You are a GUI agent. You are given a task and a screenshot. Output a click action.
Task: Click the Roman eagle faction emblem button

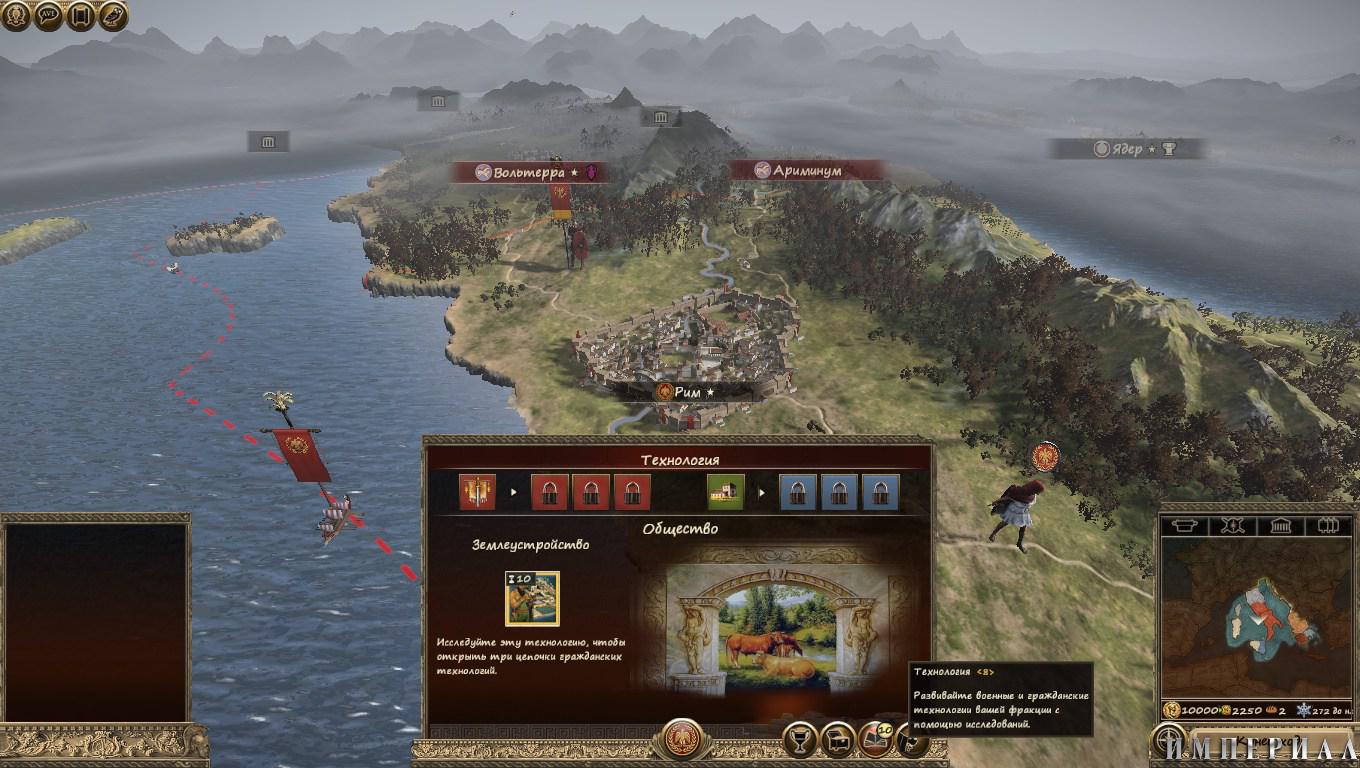[x=682, y=739]
